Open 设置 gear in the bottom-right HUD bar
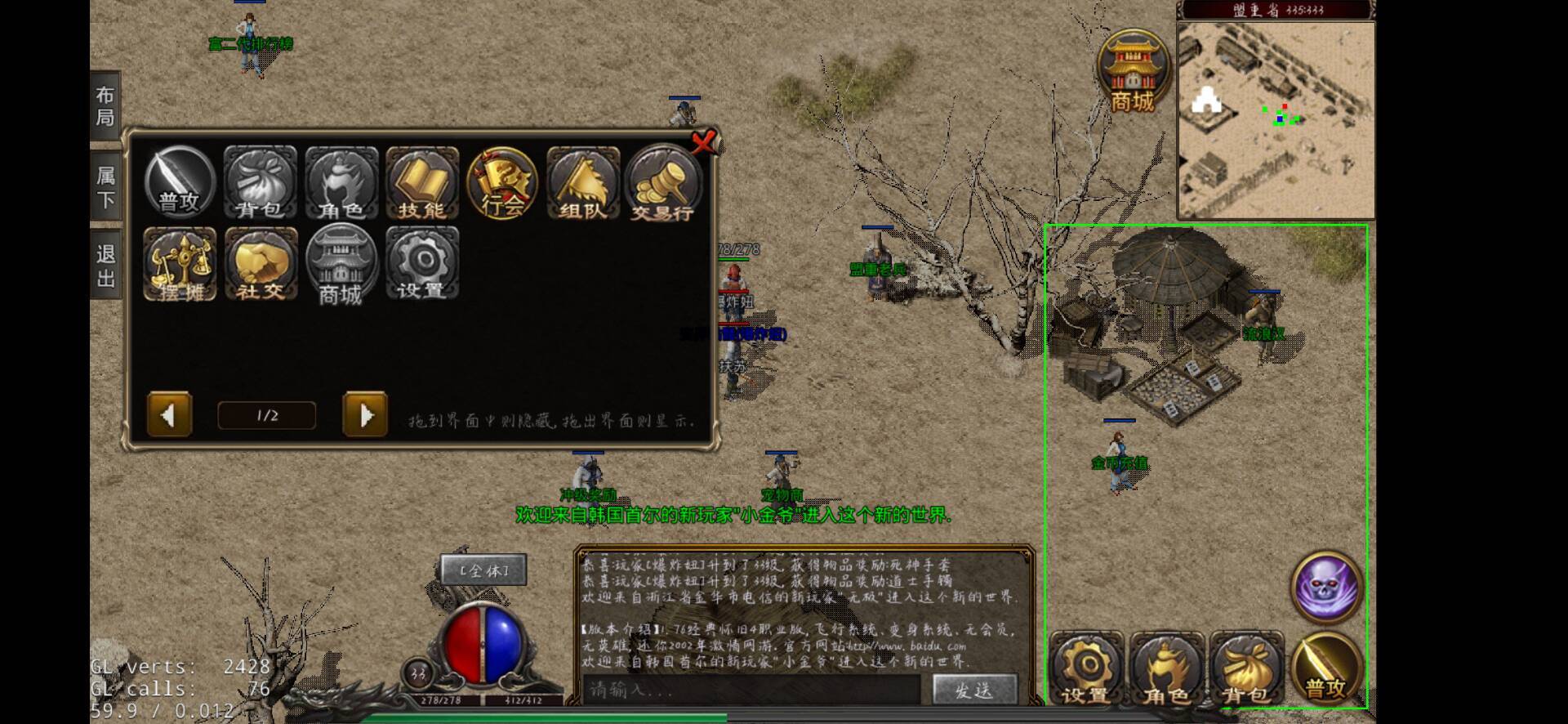The image size is (1568, 724). coord(1087,670)
